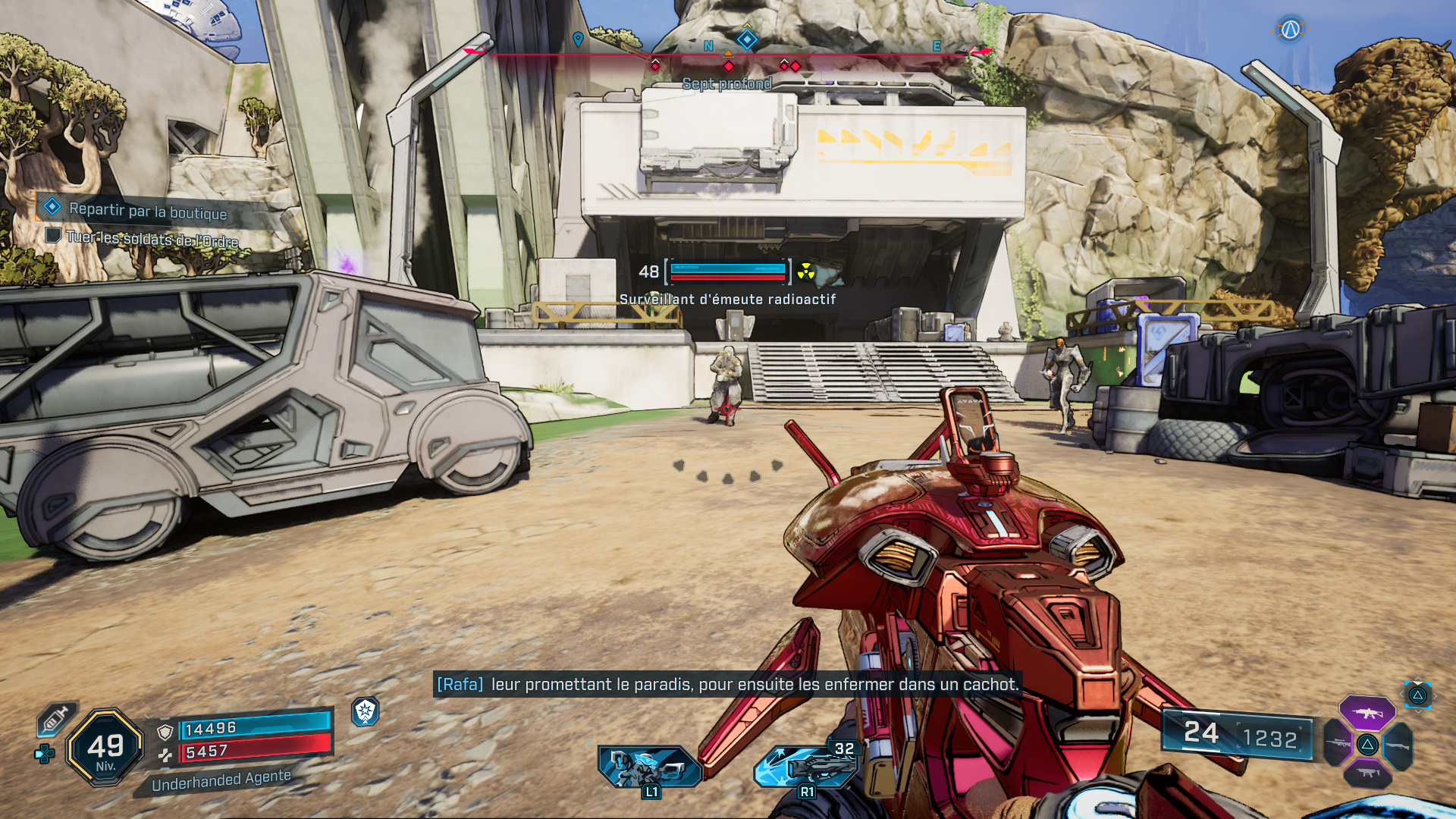This screenshot has height=819, width=1456.
Task: Click the star shield buff icon
Action: [x=365, y=711]
